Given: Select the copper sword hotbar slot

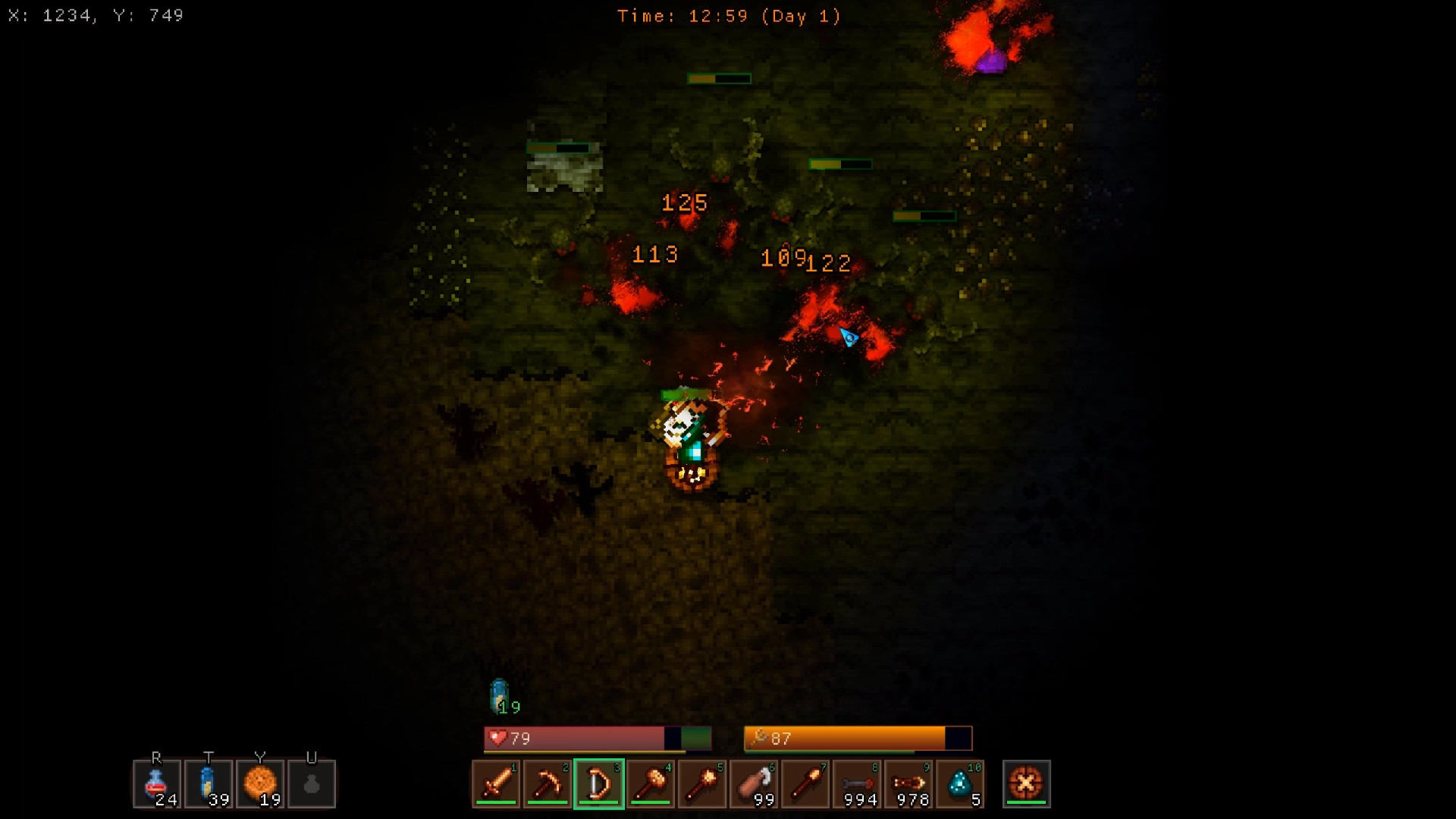Looking at the screenshot, I should pyautogui.click(x=497, y=783).
